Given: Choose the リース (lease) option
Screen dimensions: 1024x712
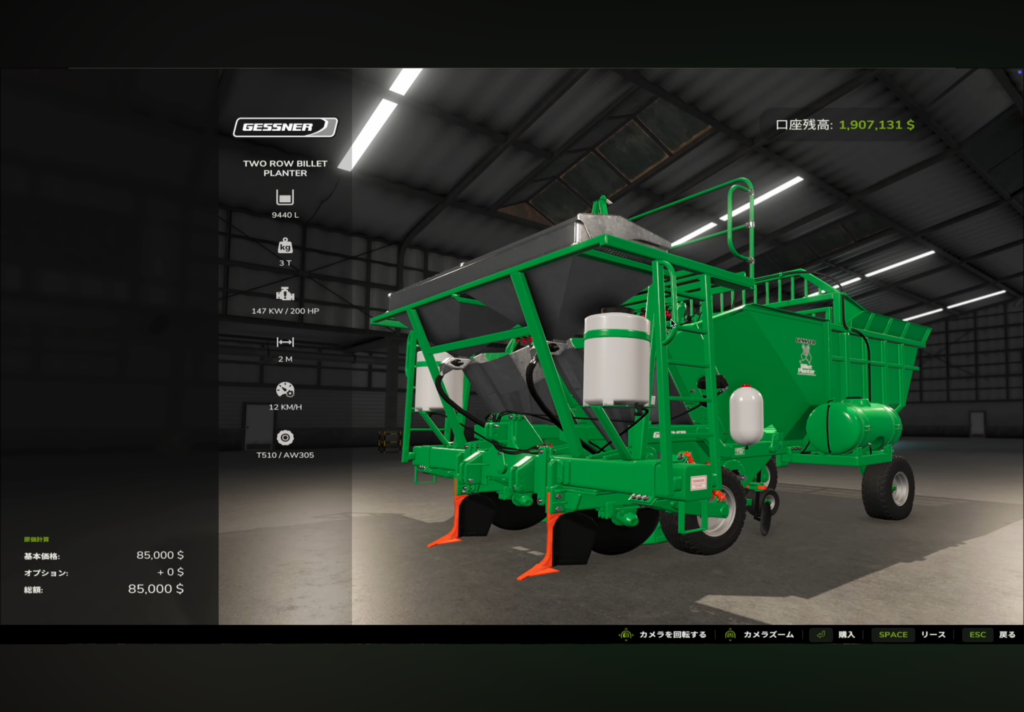Looking at the screenshot, I should coord(909,635).
